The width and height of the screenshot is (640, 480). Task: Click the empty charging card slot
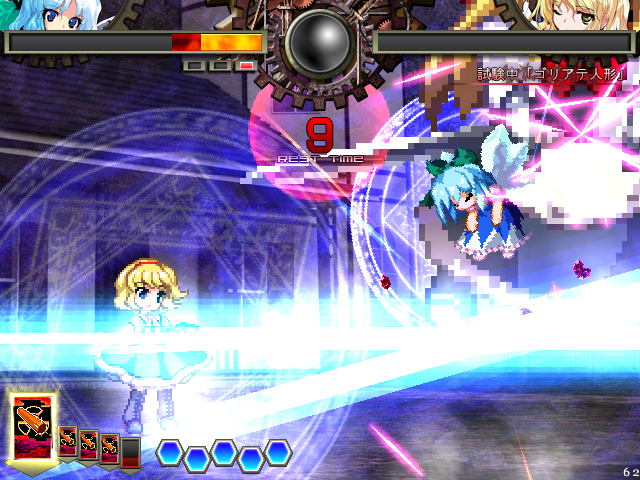pos(130,450)
